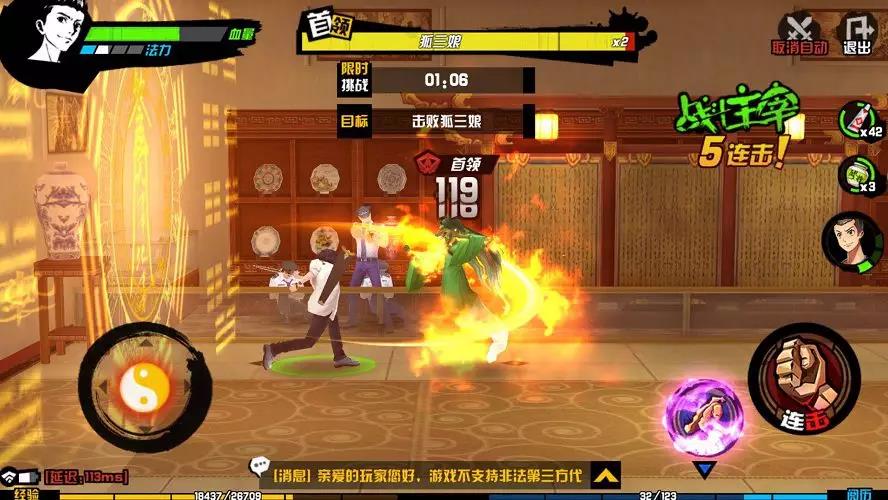Exit the stage with 退出 button
The width and height of the screenshot is (888, 500).
[857, 31]
